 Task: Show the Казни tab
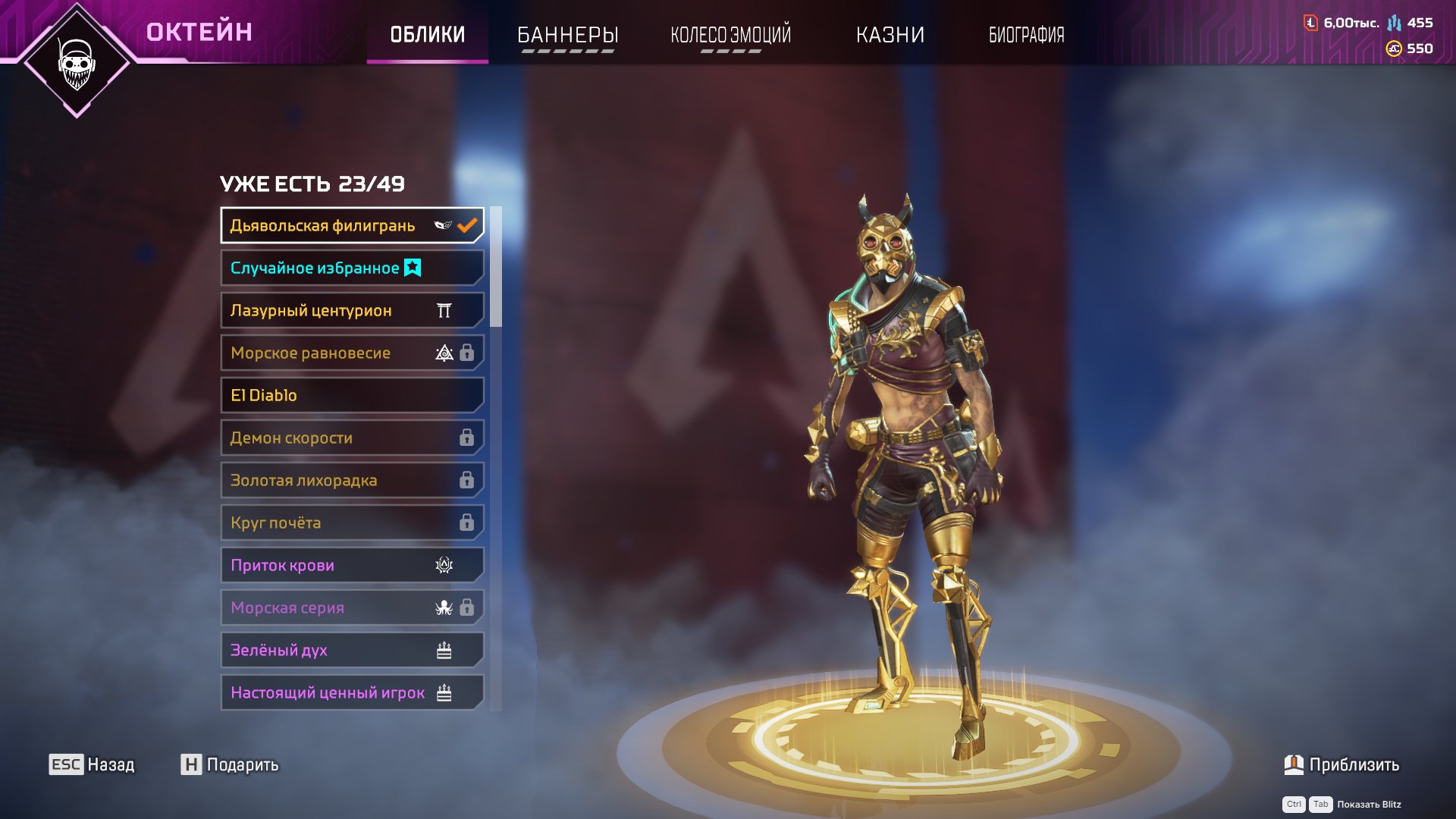pos(890,35)
